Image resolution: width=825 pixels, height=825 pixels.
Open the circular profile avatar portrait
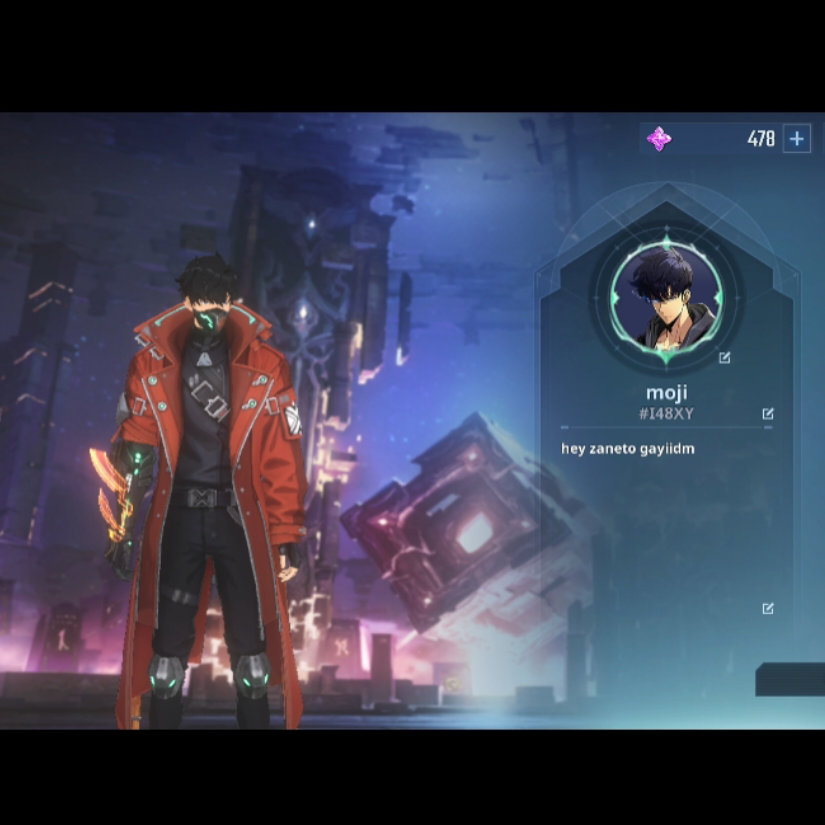pos(666,297)
